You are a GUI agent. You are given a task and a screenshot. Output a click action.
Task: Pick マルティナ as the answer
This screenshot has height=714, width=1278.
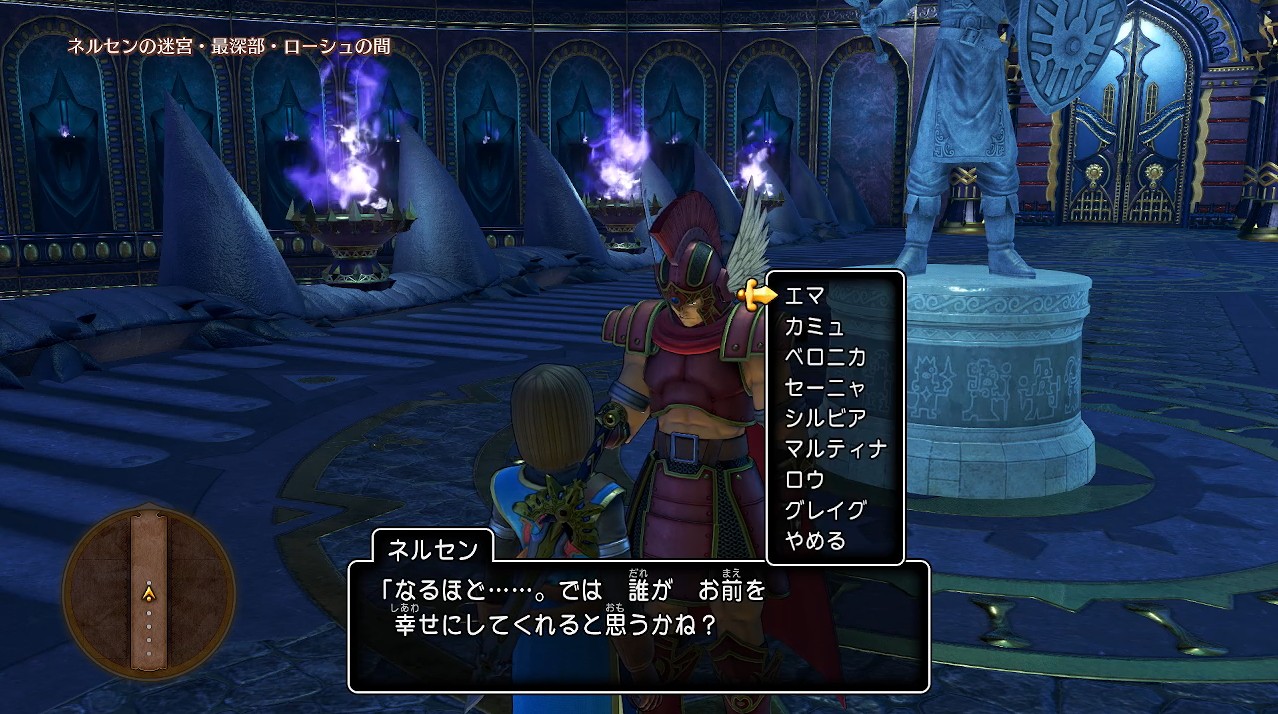835,449
